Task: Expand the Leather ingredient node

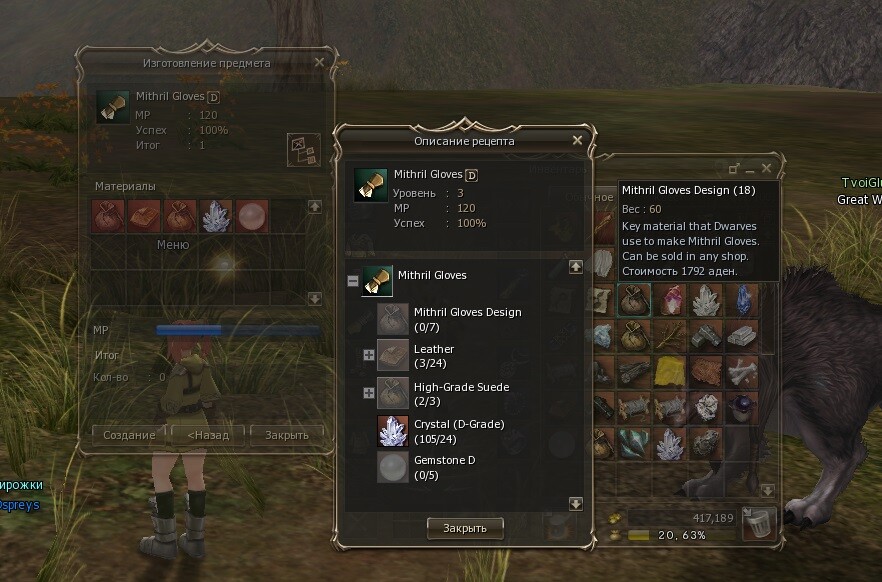Action: tap(369, 355)
